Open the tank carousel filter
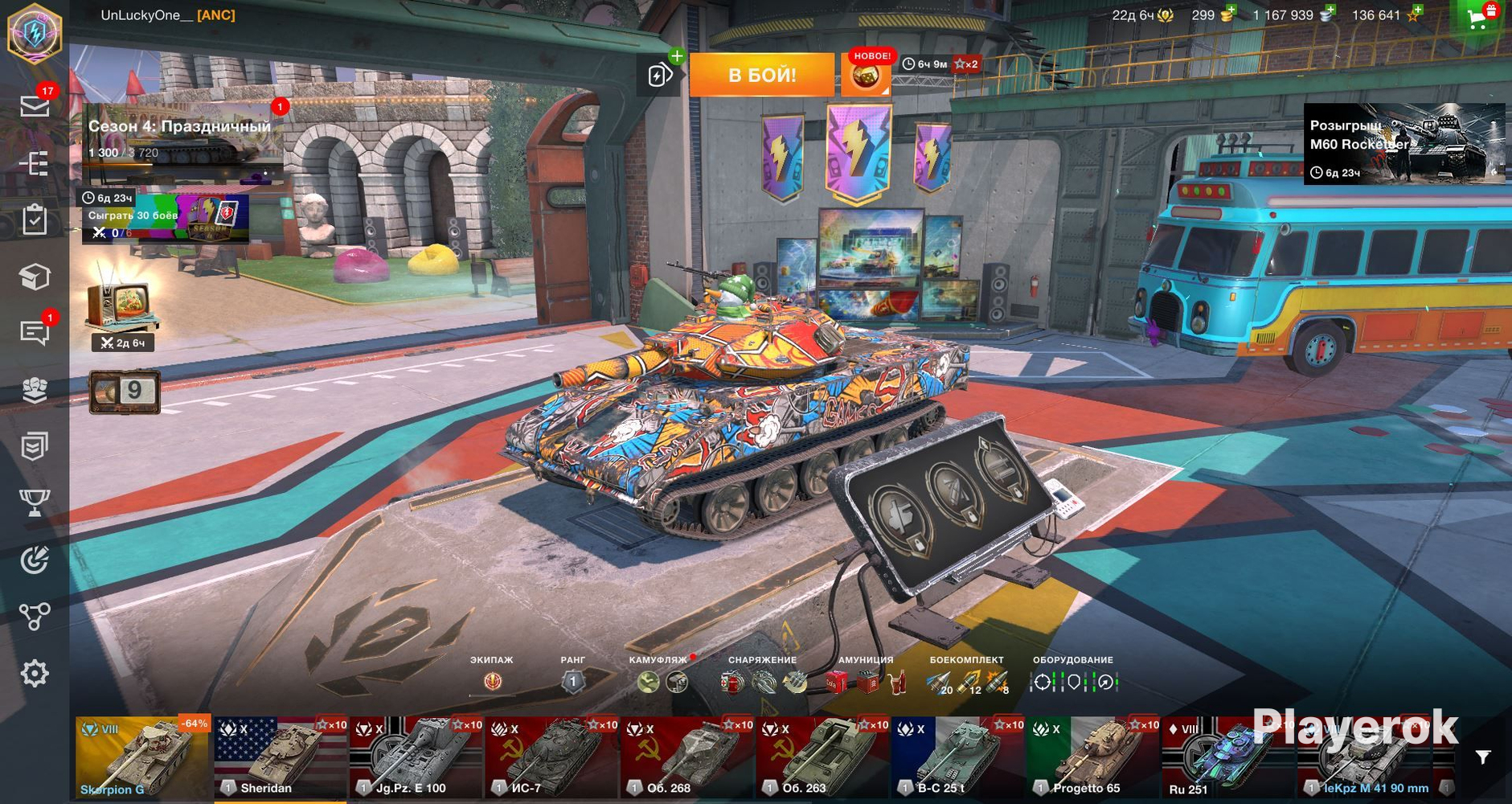This screenshot has width=1512, height=804. tap(1483, 757)
